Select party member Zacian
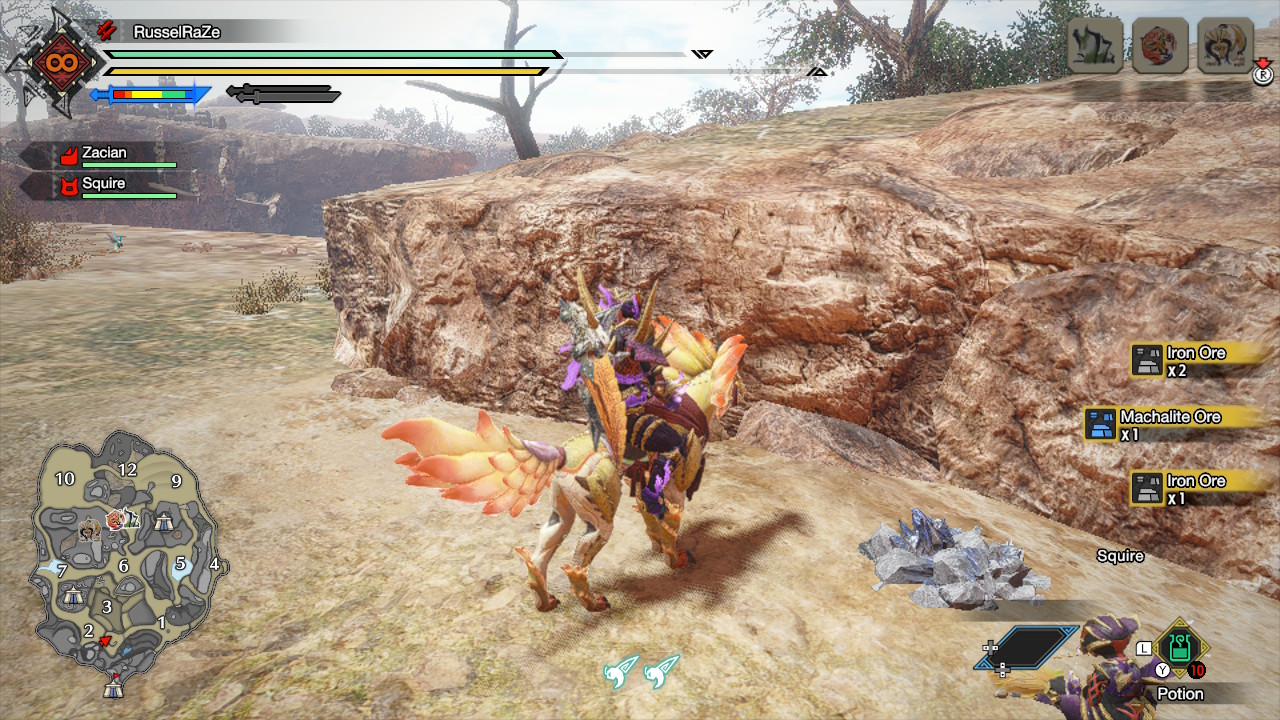The width and height of the screenshot is (1280, 720). [x=105, y=154]
